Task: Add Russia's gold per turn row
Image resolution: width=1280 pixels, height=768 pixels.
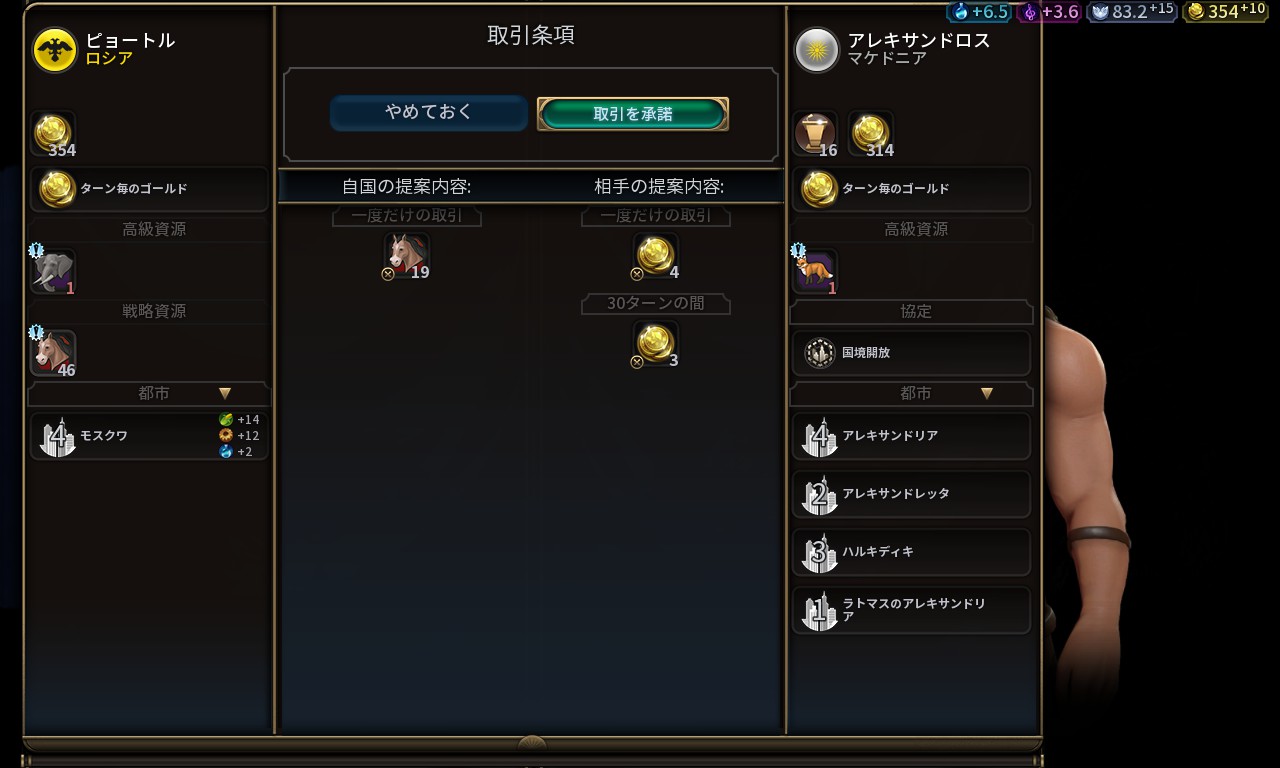Action: coord(150,189)
